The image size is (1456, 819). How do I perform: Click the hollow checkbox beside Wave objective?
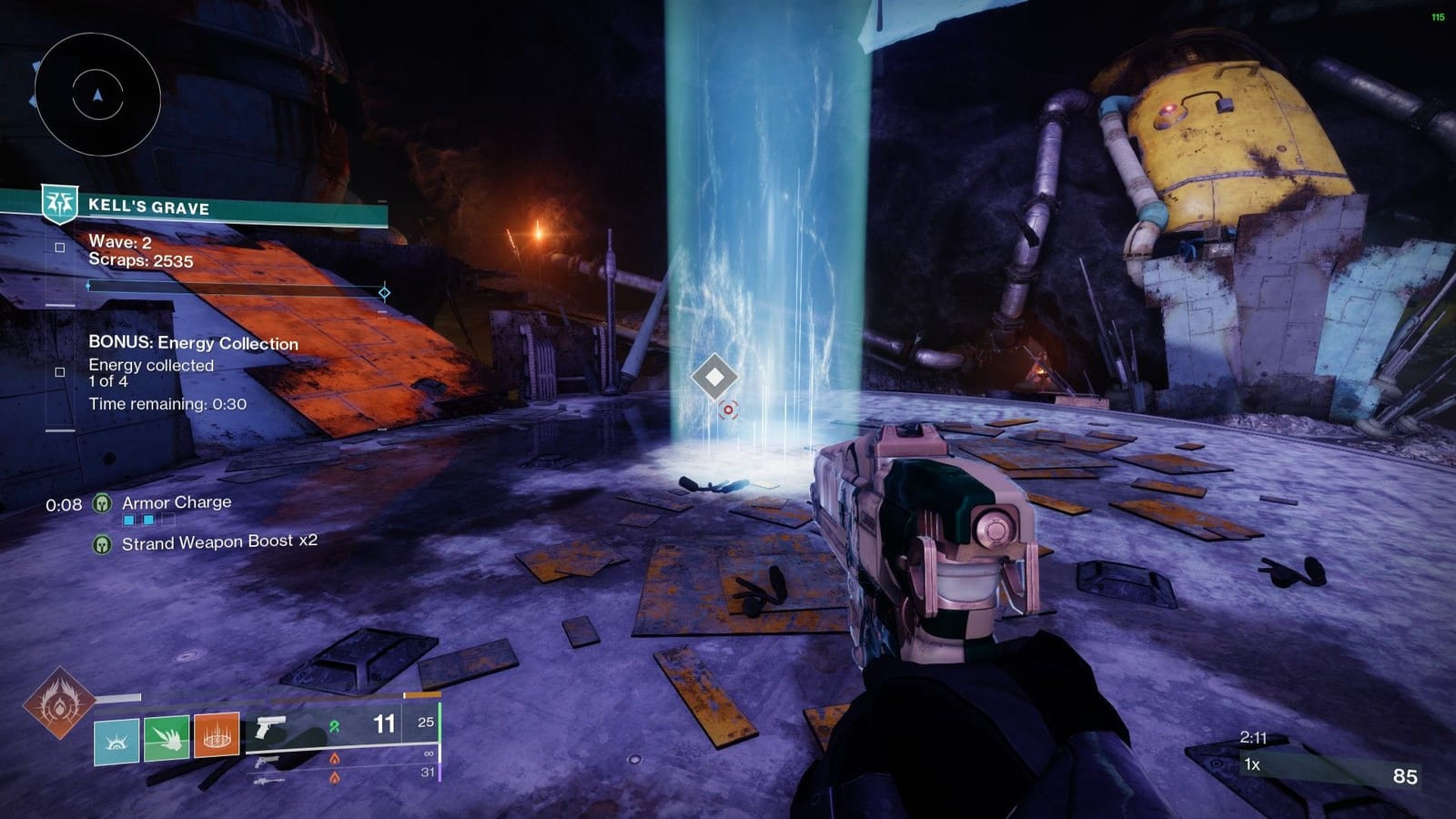[60, 246]
